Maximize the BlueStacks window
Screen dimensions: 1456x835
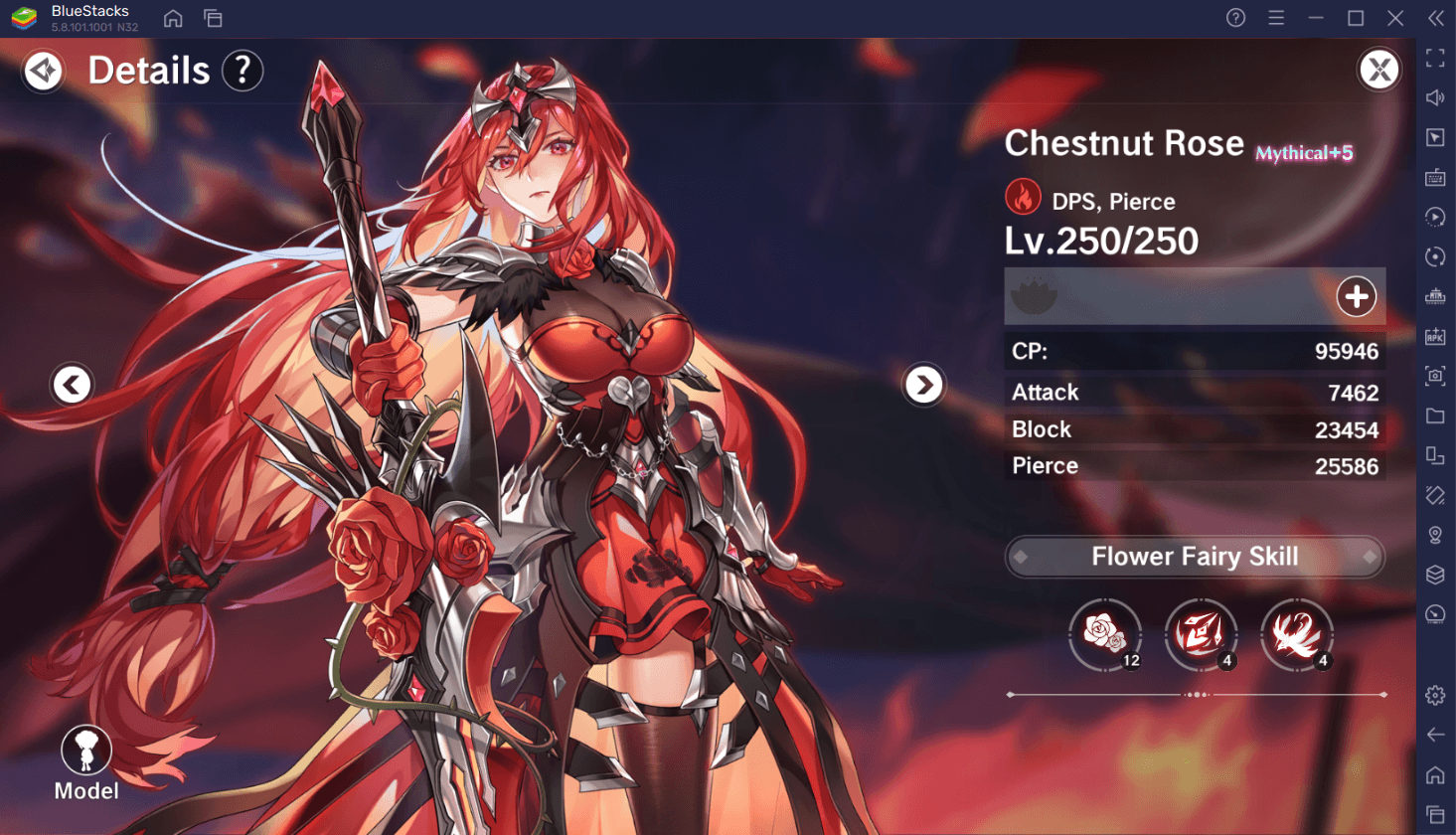point(1356,18)
